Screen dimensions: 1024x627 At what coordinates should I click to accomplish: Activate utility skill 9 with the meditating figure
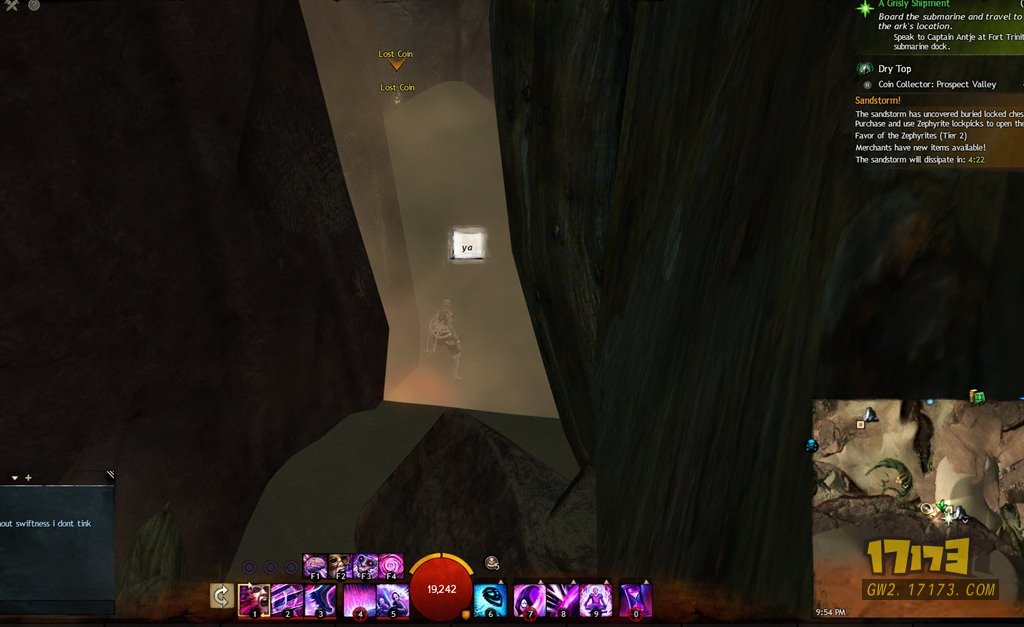(x=595, y=600)
